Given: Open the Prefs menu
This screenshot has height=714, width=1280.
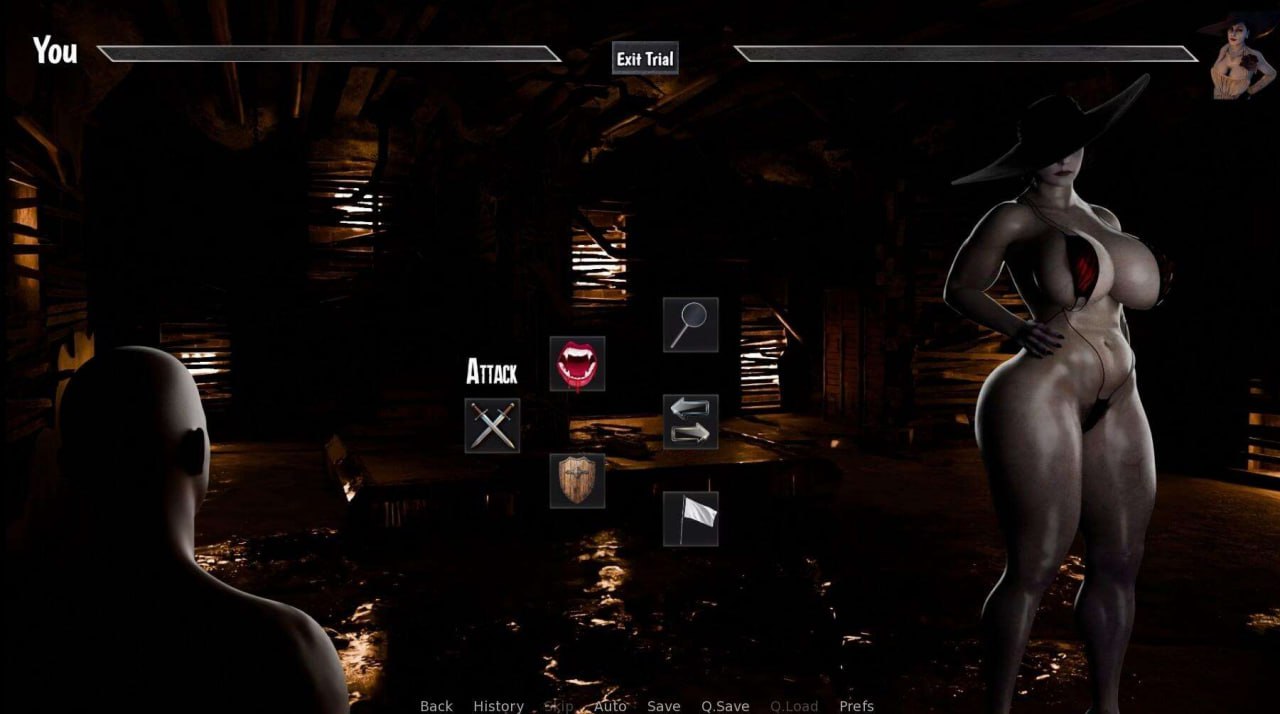Looking at the screenshot, I should click(856, 706).
